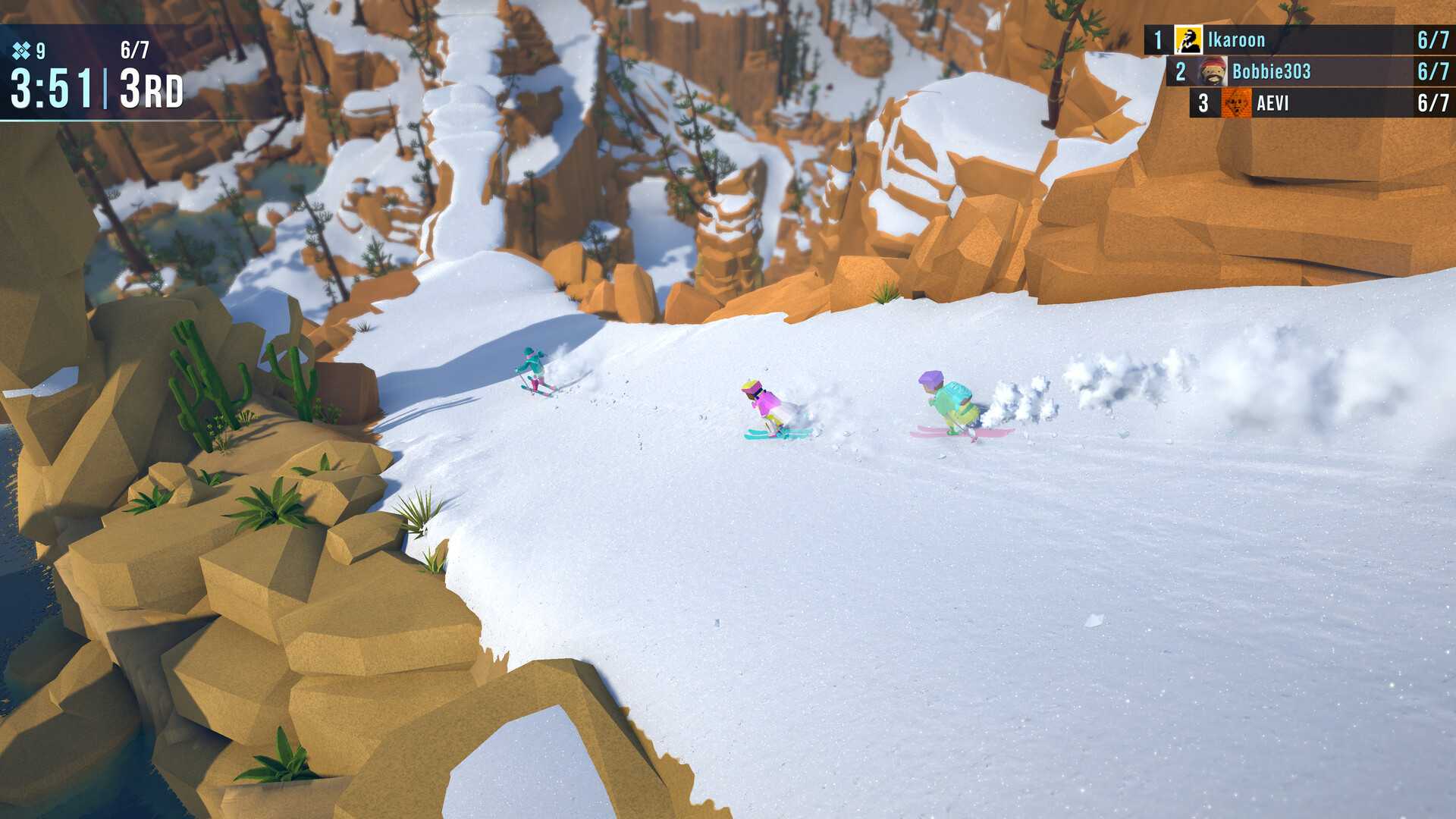Click the 6/7 checkpoint counter in top-left HUD

pos(133,49)
